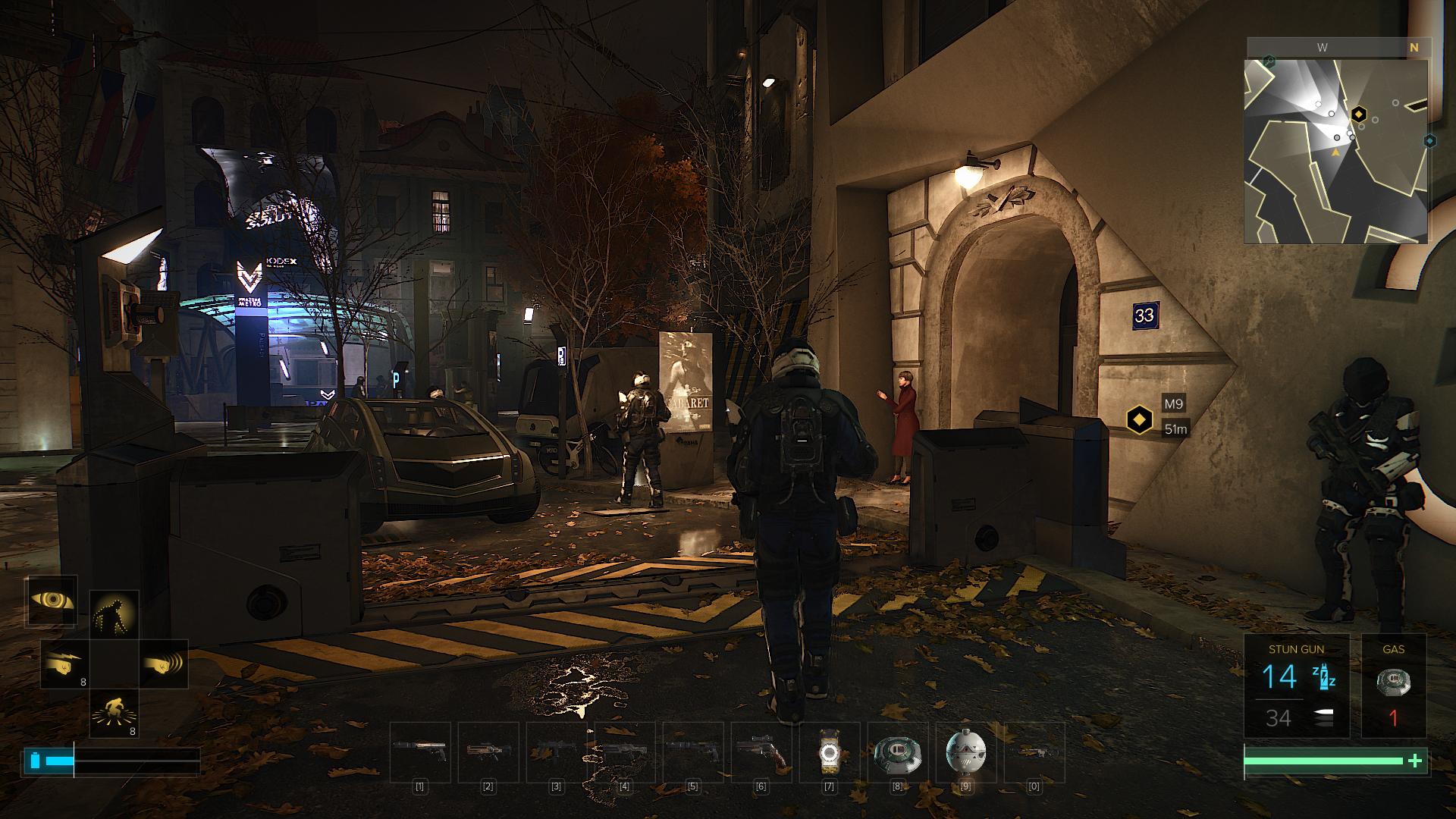This screenshot has width=1456, height=819.
Task: Click the M9 objective waypoint marker
Action: click(x=1138, y=419)
